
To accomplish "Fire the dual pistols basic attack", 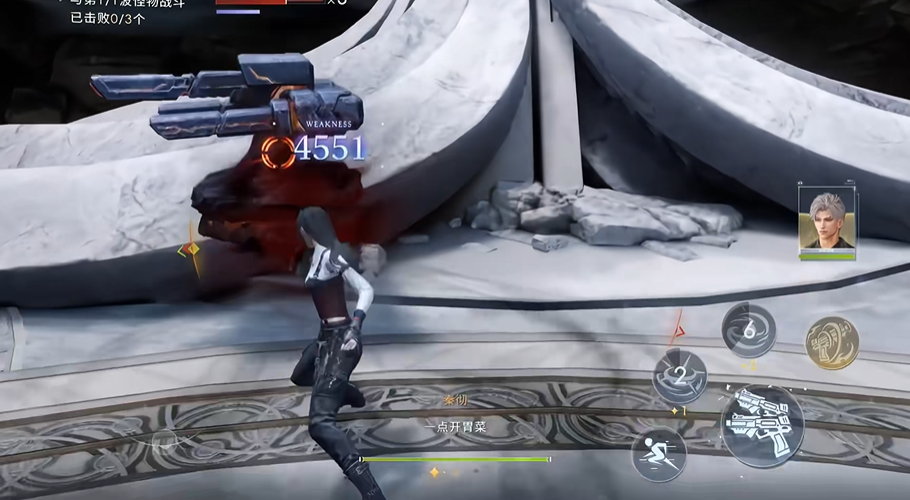I will coord(762,425).
